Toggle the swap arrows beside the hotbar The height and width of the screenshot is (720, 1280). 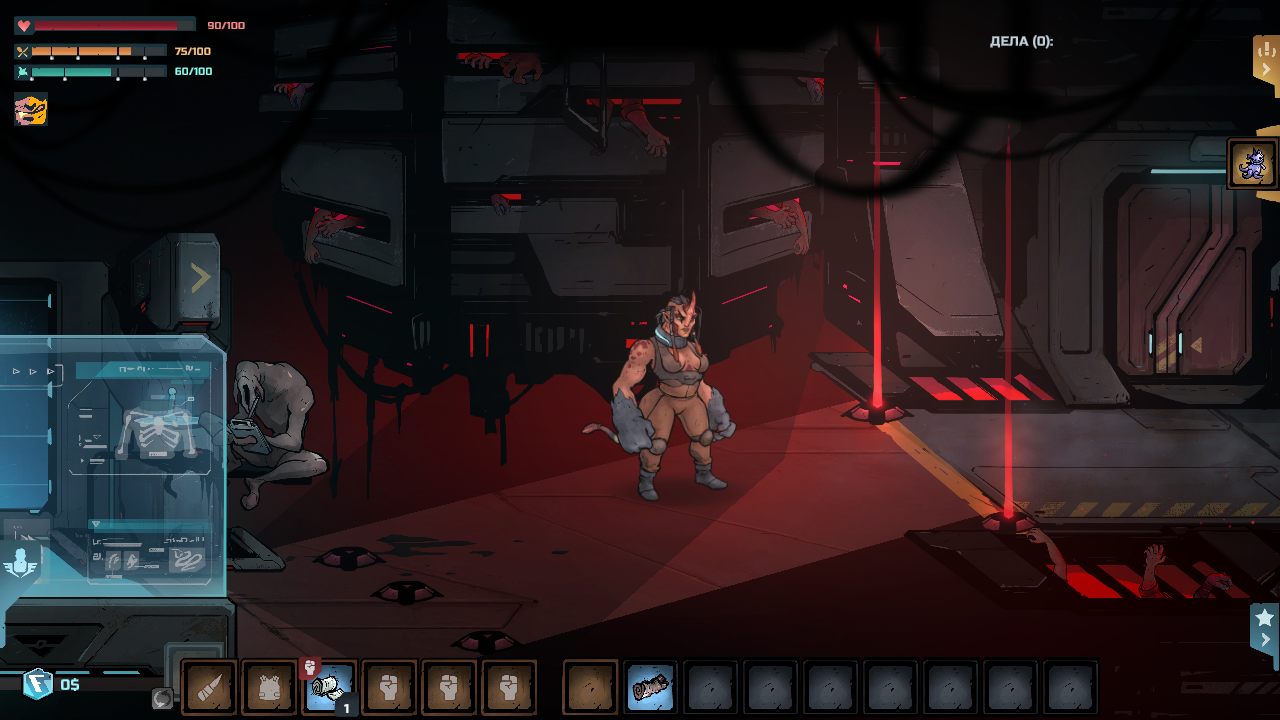(x=162, y=698)
